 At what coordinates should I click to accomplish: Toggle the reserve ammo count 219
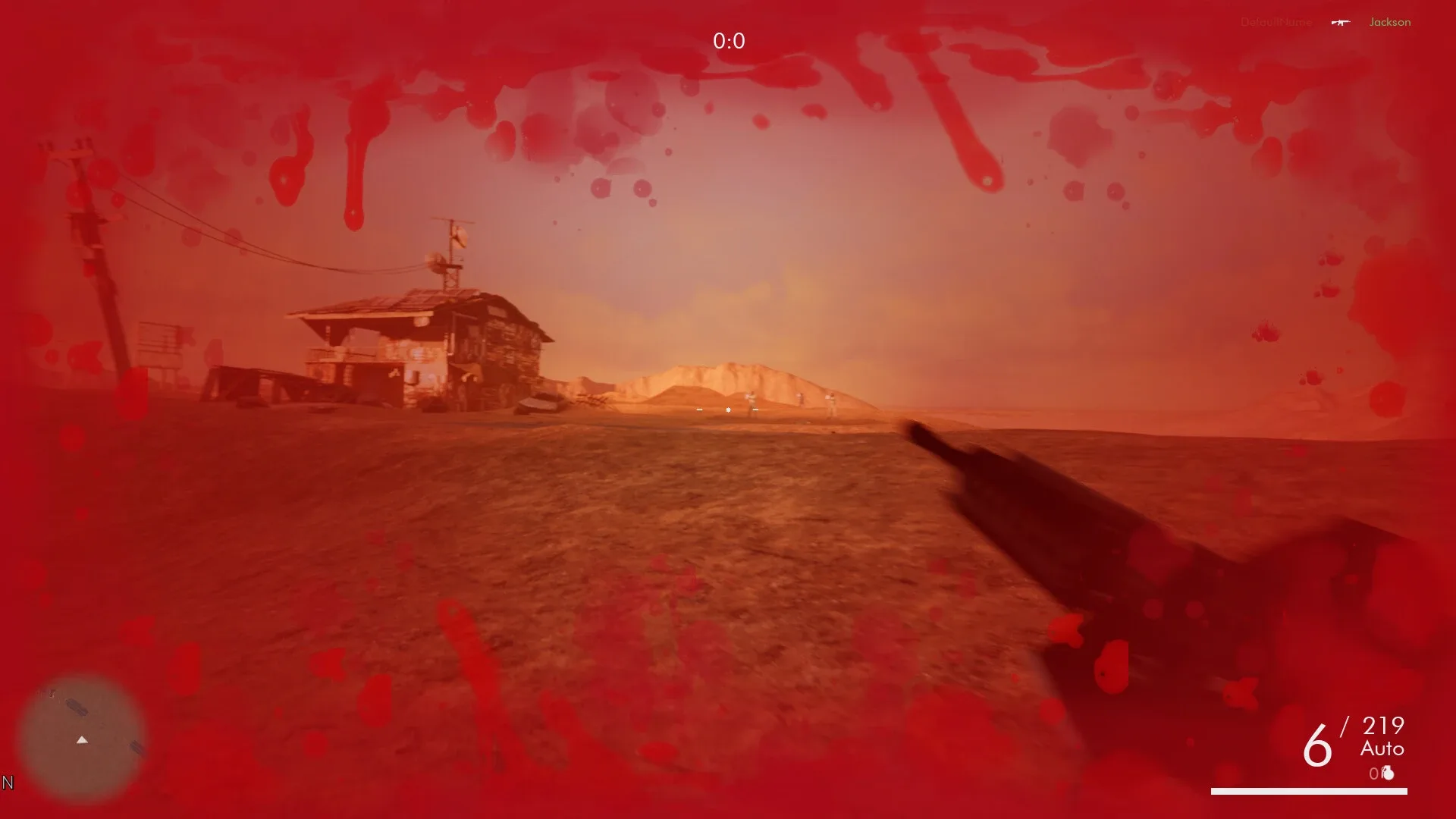tap(1382, 726)
